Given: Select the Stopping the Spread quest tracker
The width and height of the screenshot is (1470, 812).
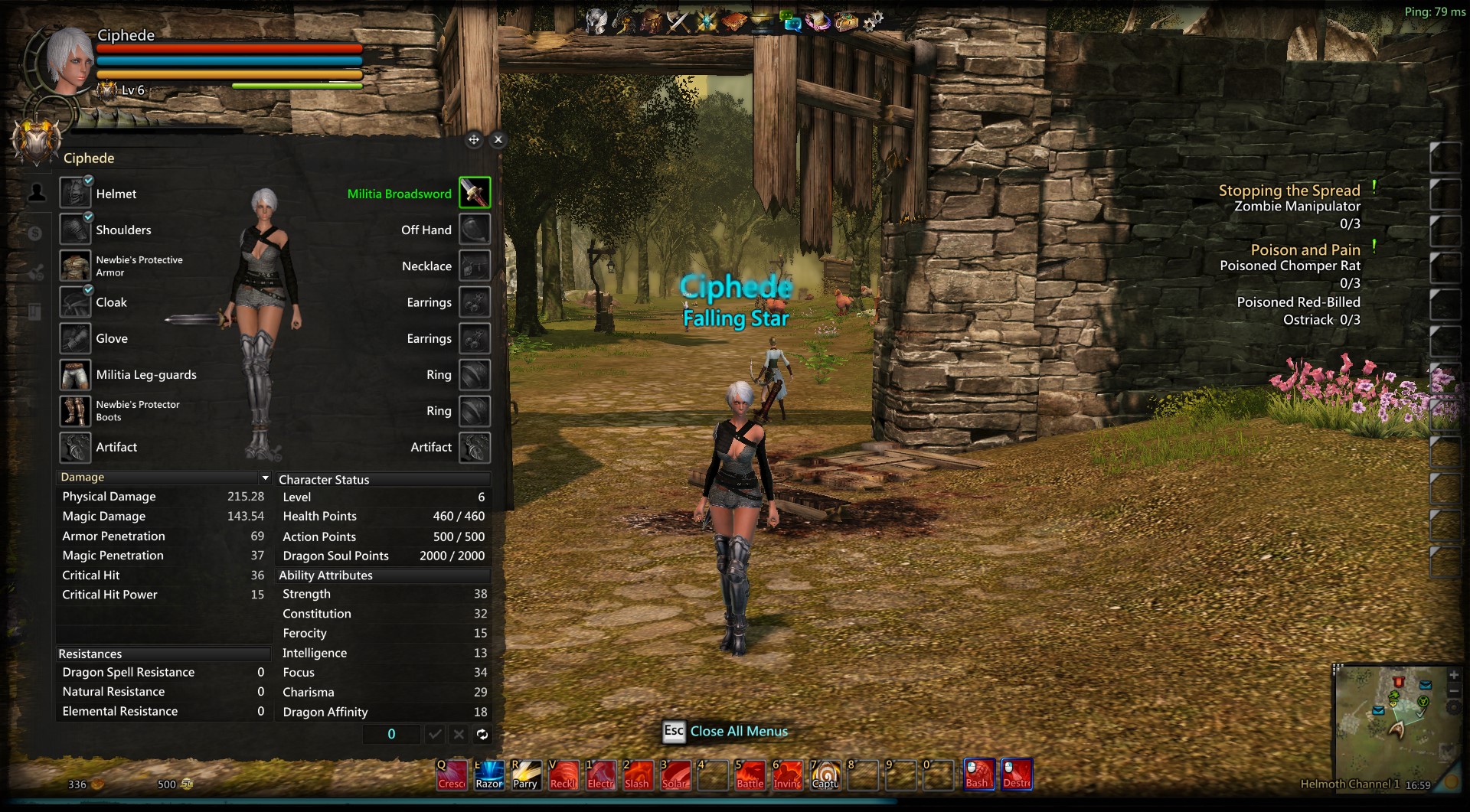Looking at the screenshot, I should [x=1289, y=191].
